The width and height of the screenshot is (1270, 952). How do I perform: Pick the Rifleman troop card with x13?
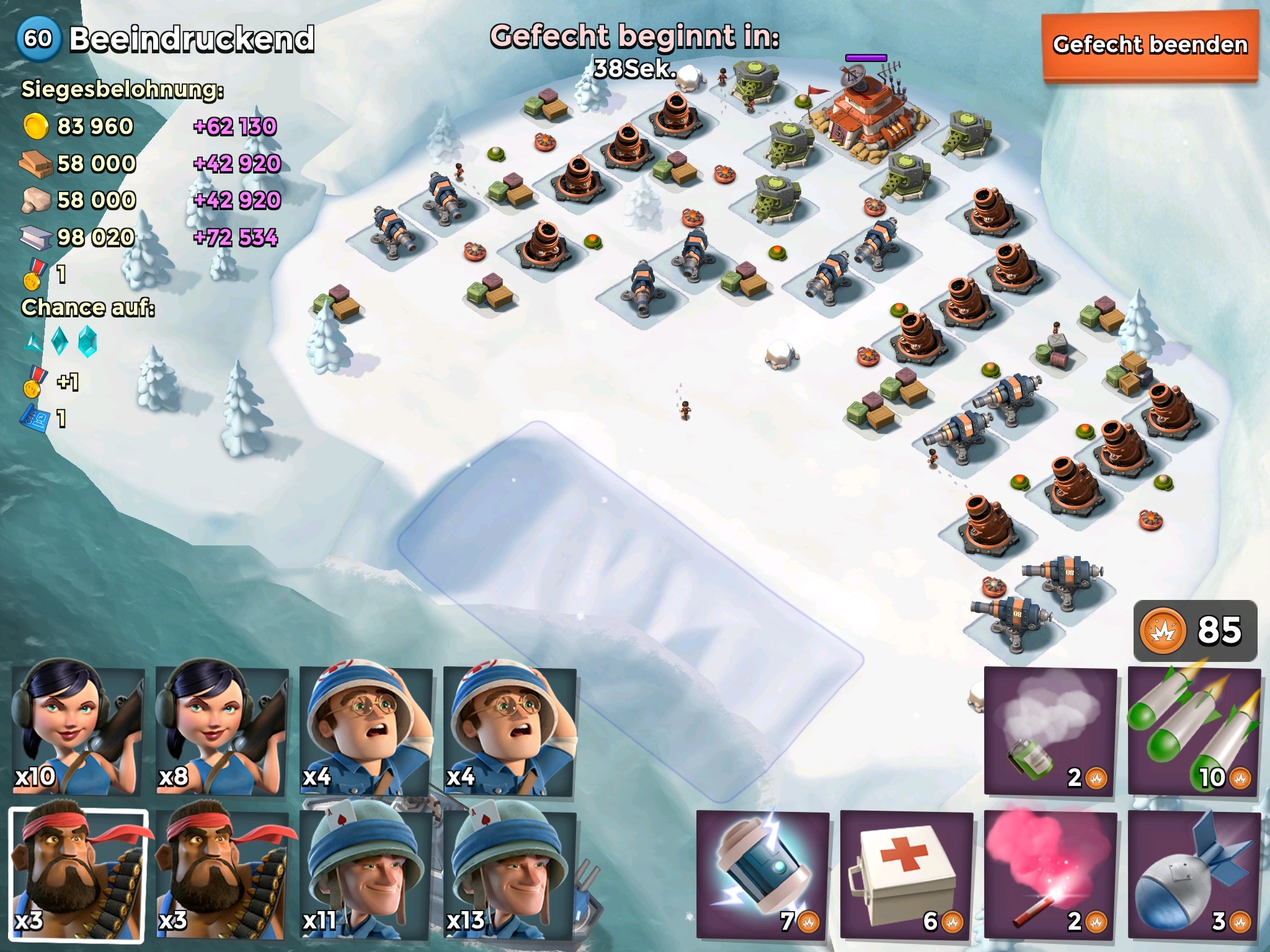[508, 875]
